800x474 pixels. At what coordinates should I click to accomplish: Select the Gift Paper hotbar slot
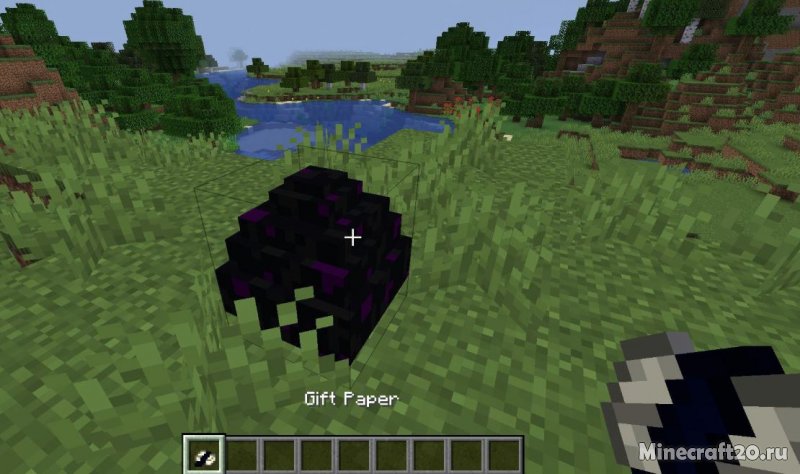(x=203, y=456)
